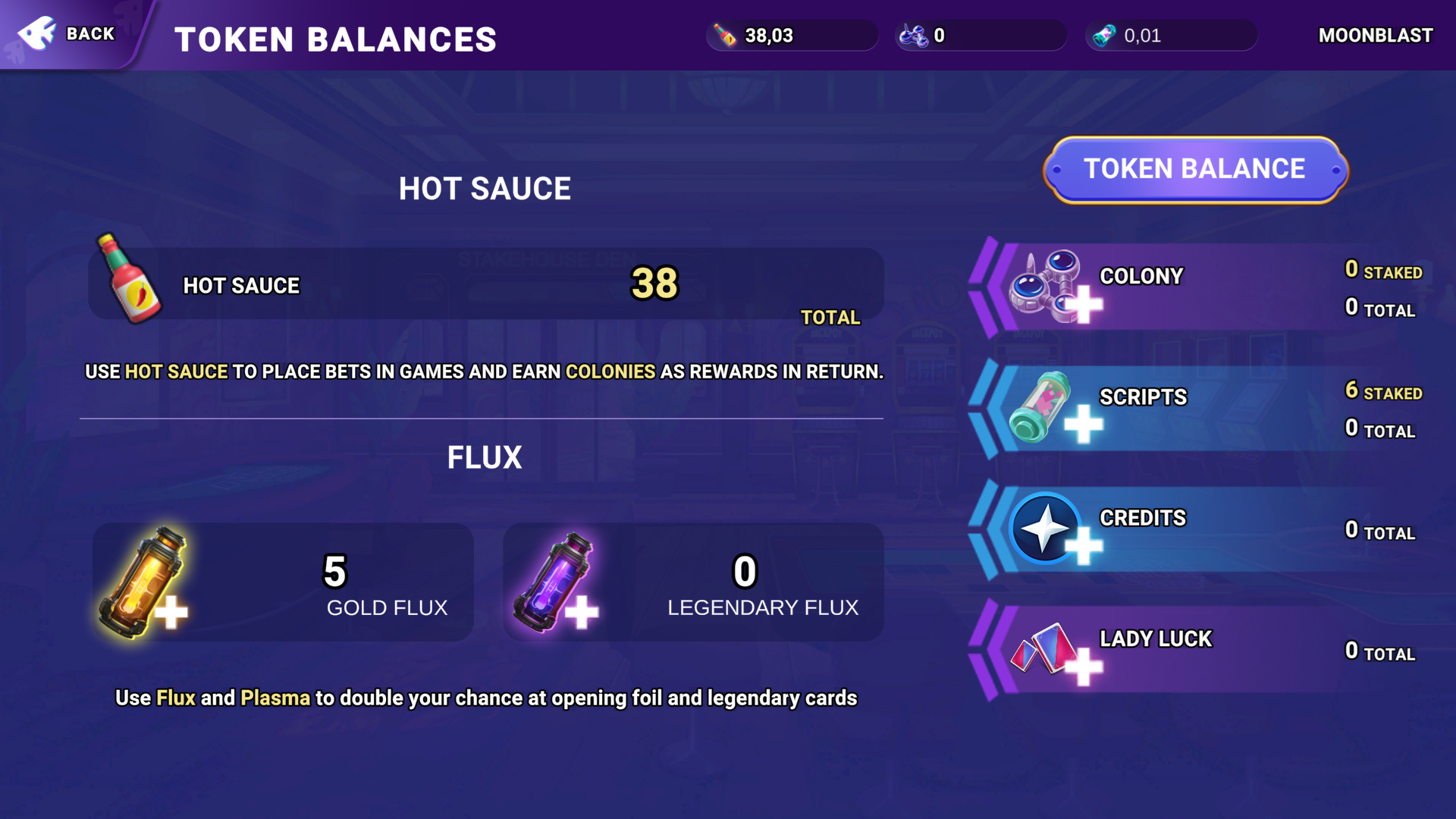Click the hot sauce counter in top bar
This screenshot has width=1456, height=819.
(791, 36)
